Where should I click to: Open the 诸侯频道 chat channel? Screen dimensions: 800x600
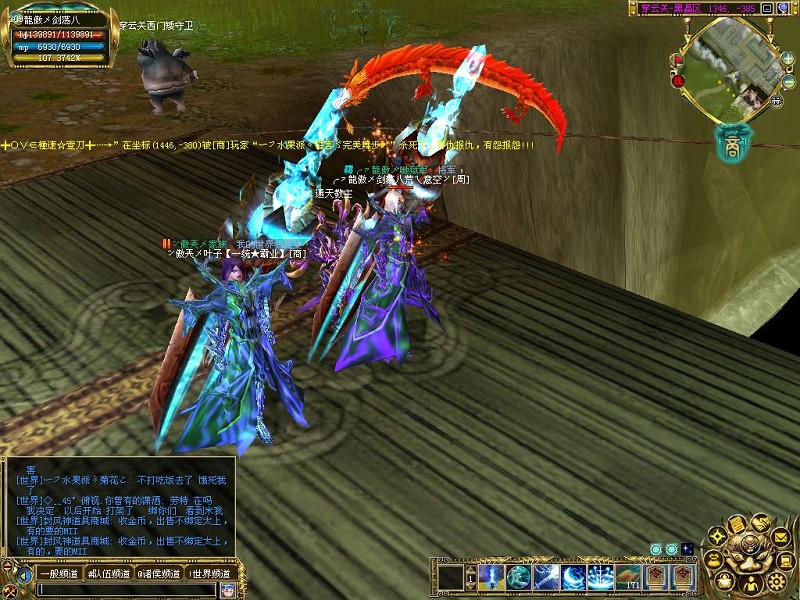click(x=159, y=574)
